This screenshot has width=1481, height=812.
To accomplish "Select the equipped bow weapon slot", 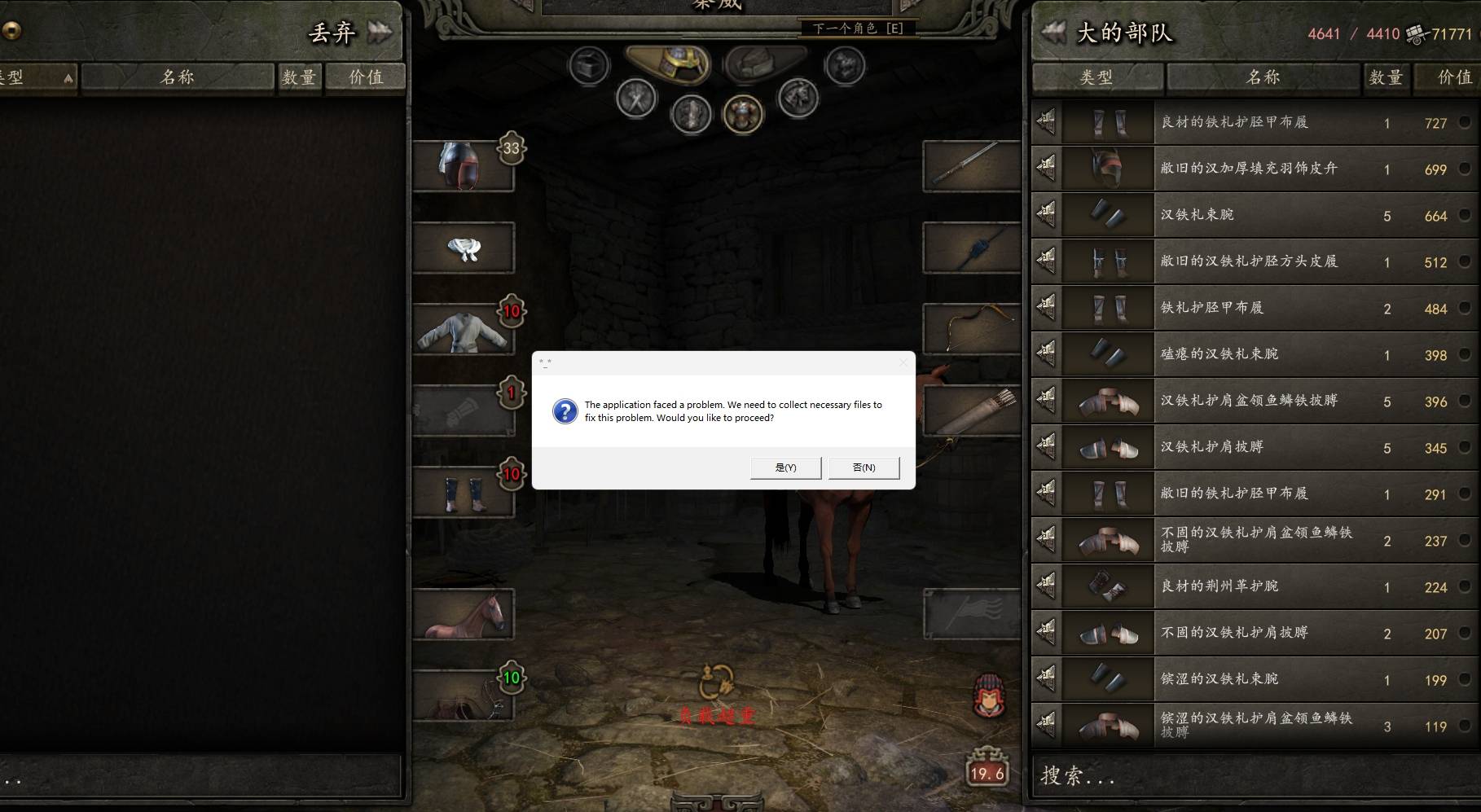I will click(x=971, y=329).
